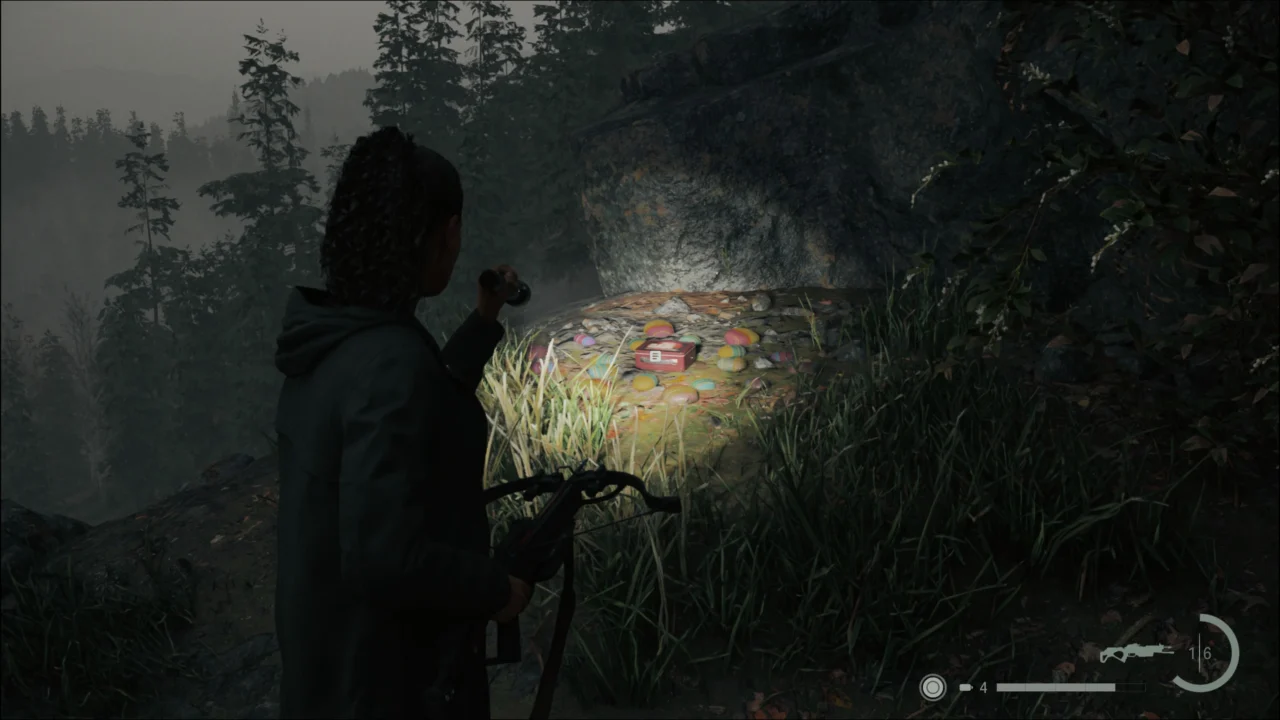The width and height of the screenshot is (1280, 720).
Task: Open the red lunchbox on the rock
Action: point(662,356)
